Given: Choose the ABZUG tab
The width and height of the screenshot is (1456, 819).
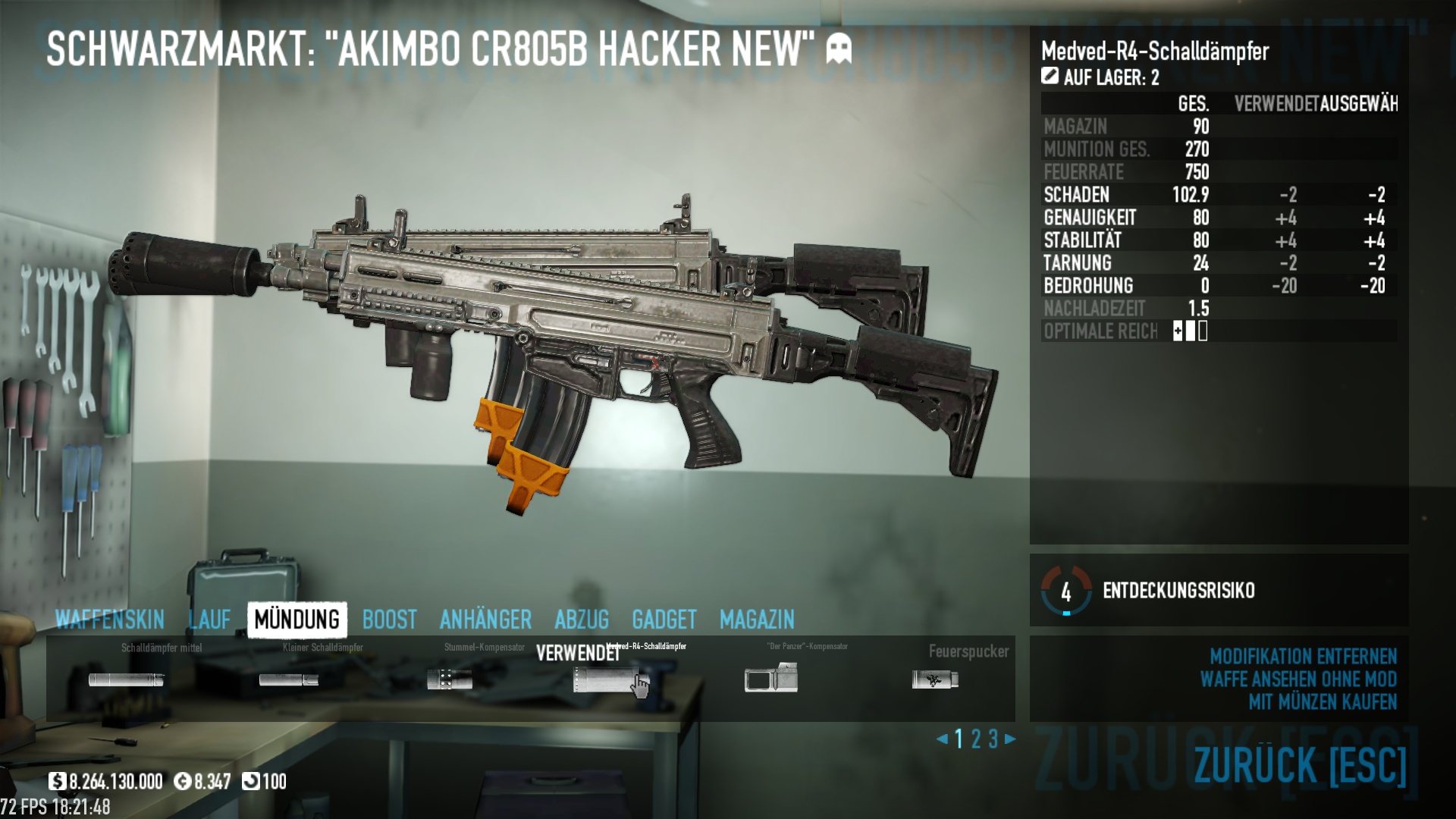Looking at the screenshot, I should pyautogui.click(x=582, y=620).
